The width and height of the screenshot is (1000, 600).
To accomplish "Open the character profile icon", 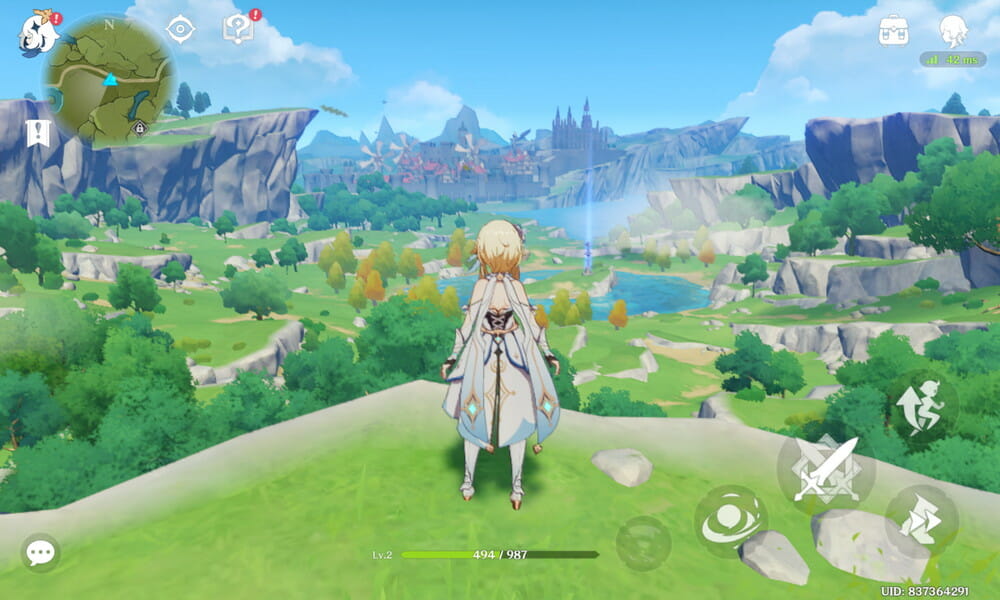I will point(953,30).
